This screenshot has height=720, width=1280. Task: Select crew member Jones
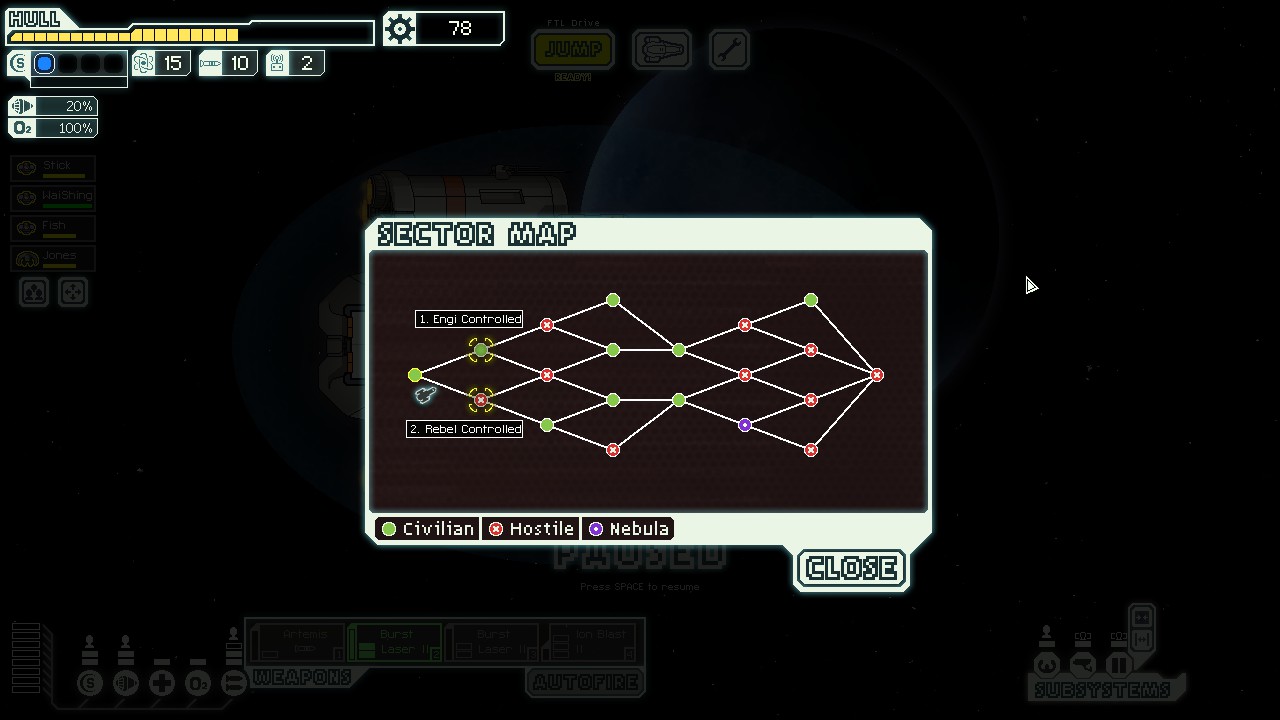[54, 258]
